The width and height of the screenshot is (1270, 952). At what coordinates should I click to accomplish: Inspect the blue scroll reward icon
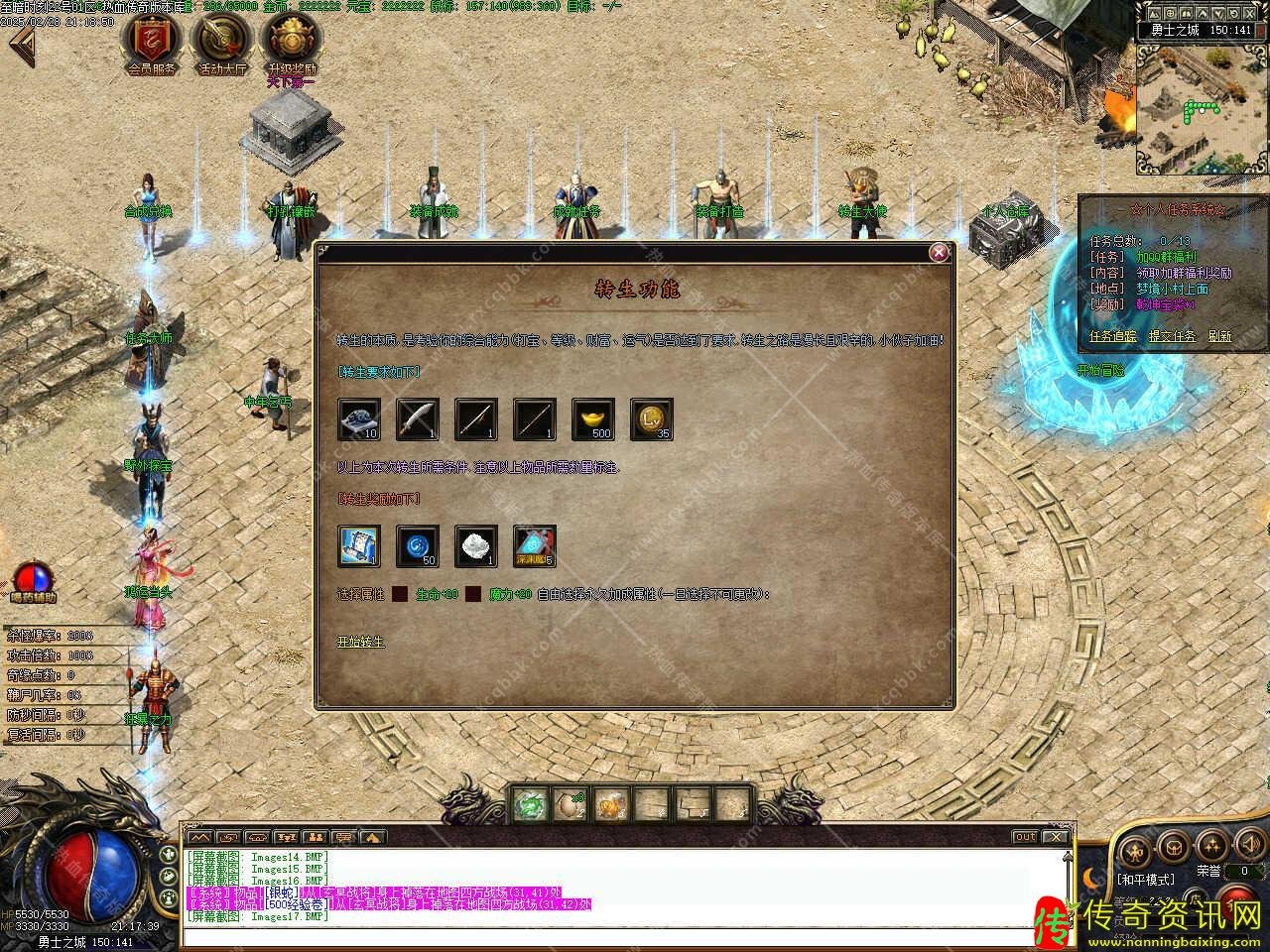358,546
